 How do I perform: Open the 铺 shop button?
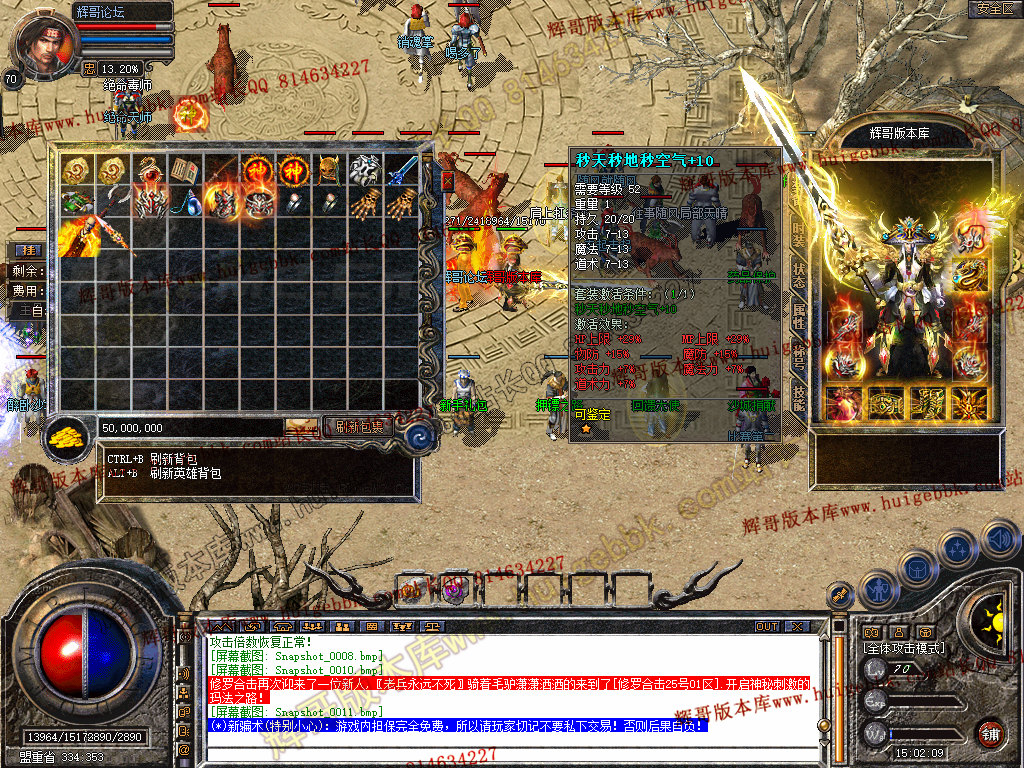tap(990, 733)
